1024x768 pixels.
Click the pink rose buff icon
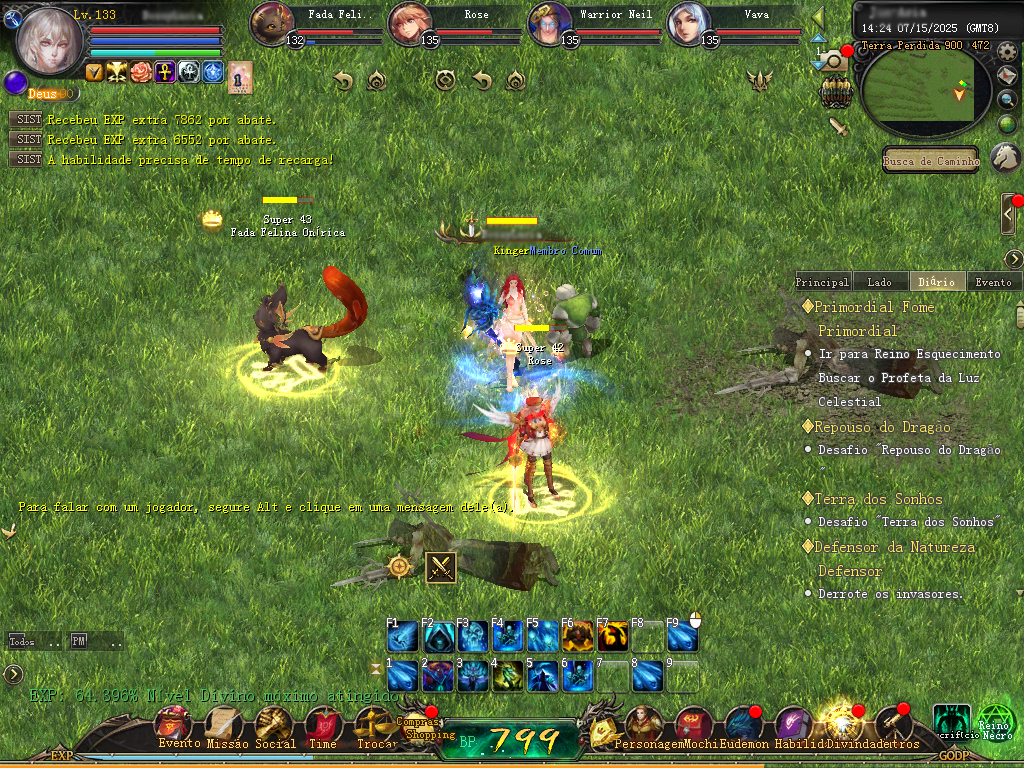coord(141,72)
